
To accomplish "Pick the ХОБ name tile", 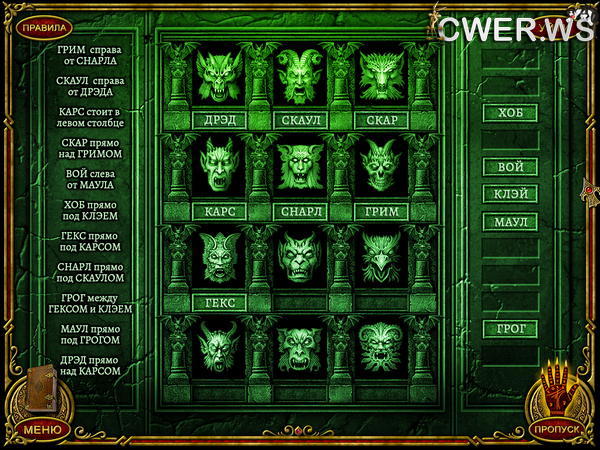I will tap(510, 113).
